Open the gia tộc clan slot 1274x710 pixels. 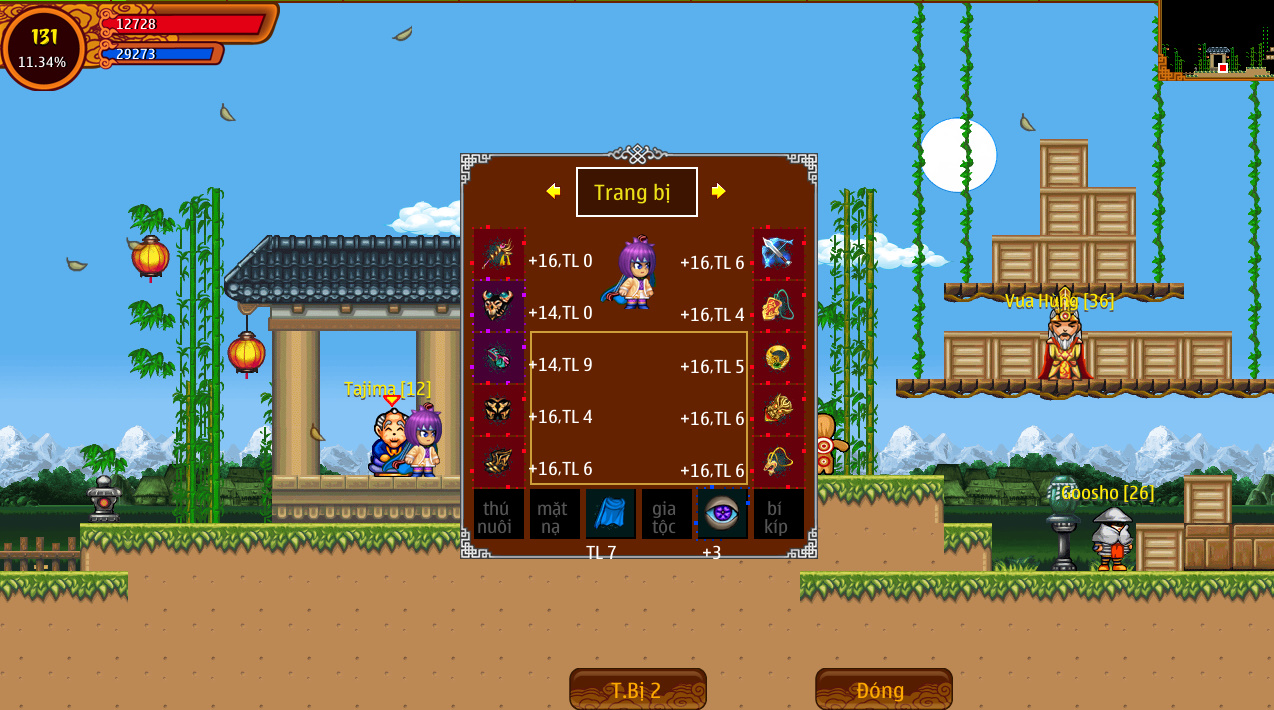coord(666,514)
